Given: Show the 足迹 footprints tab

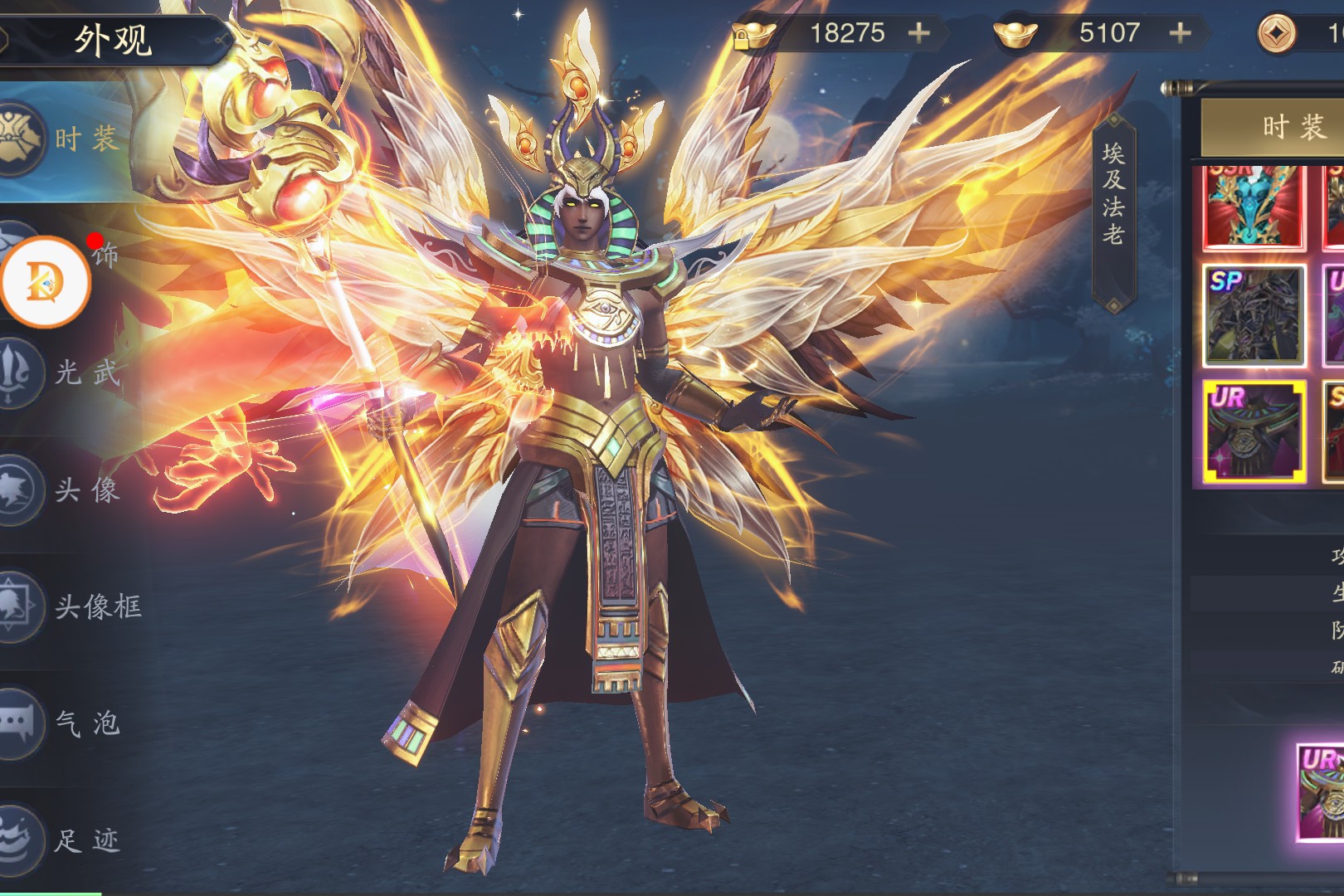Looking at the screenshot, I should tap(62, 840).
